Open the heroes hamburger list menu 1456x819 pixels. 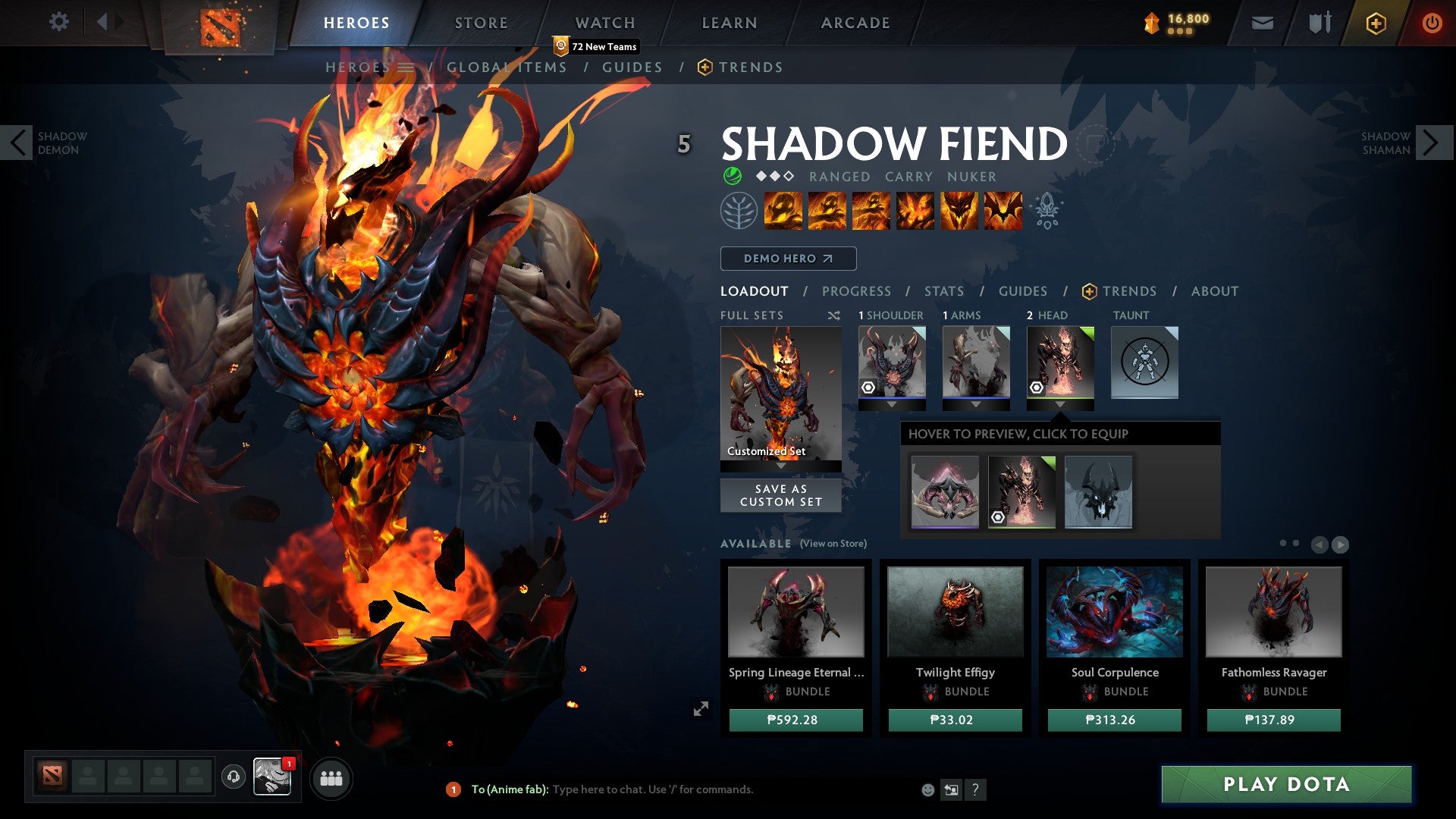coord(407,67)
